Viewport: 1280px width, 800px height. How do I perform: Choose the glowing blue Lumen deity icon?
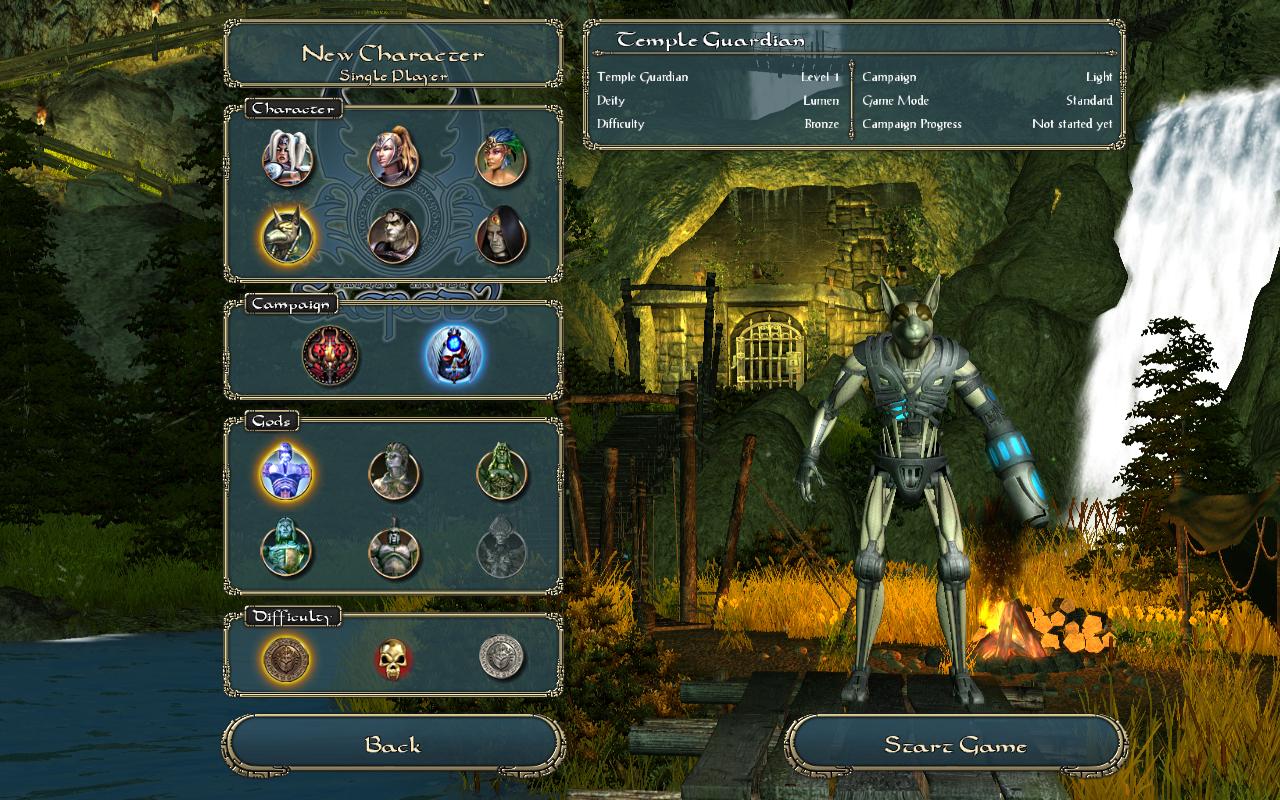pos(287,471)
